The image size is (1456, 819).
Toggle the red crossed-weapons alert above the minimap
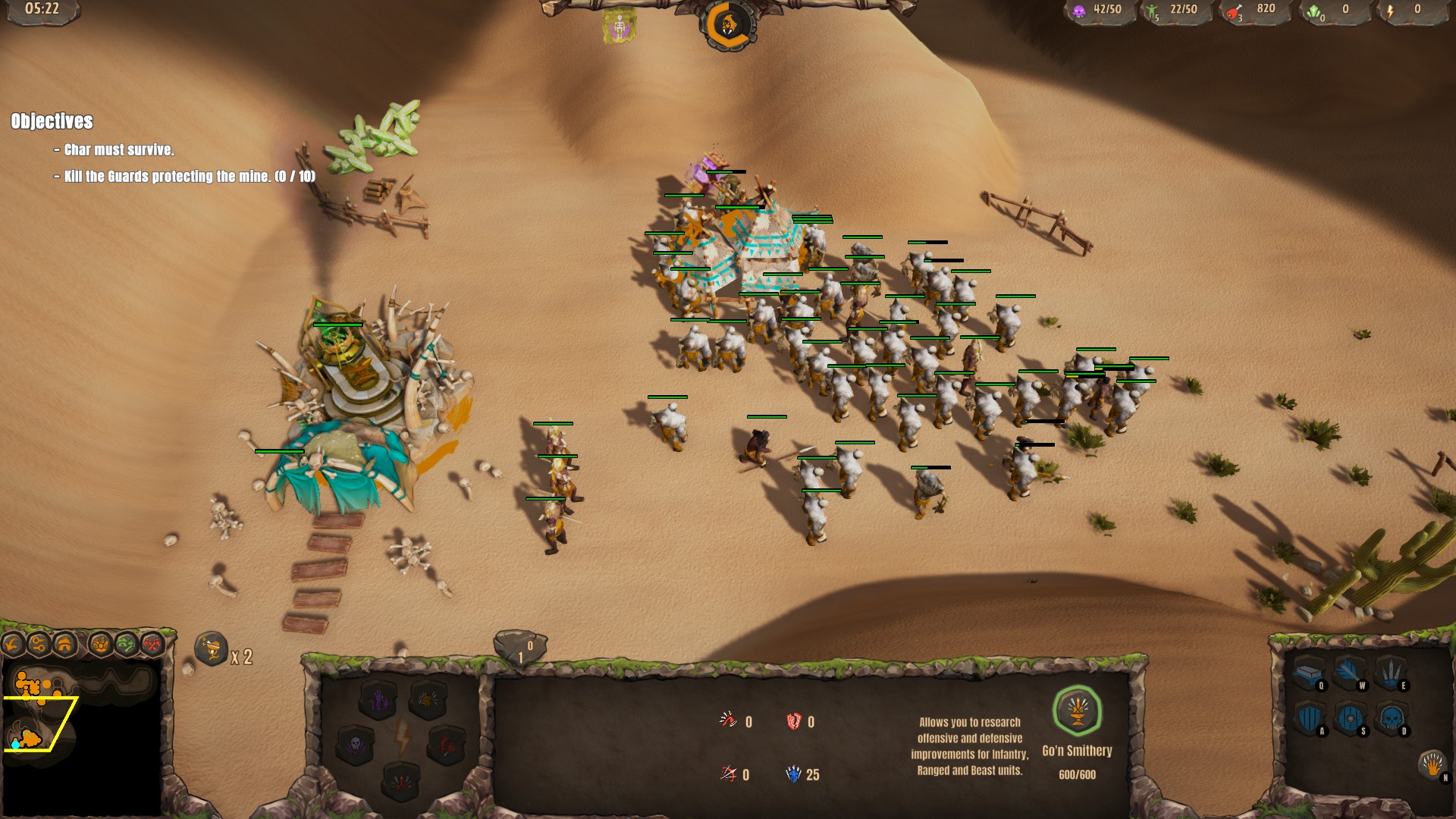152,643
